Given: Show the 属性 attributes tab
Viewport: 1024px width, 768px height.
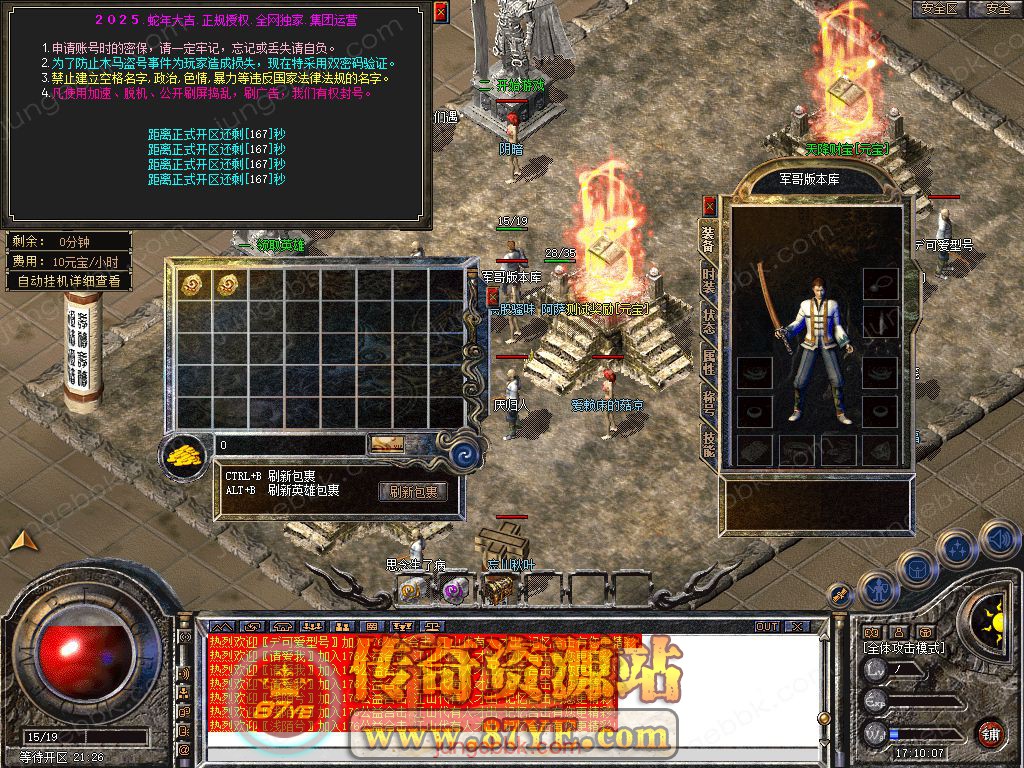Looking at the screenshot, I should 708,362.
